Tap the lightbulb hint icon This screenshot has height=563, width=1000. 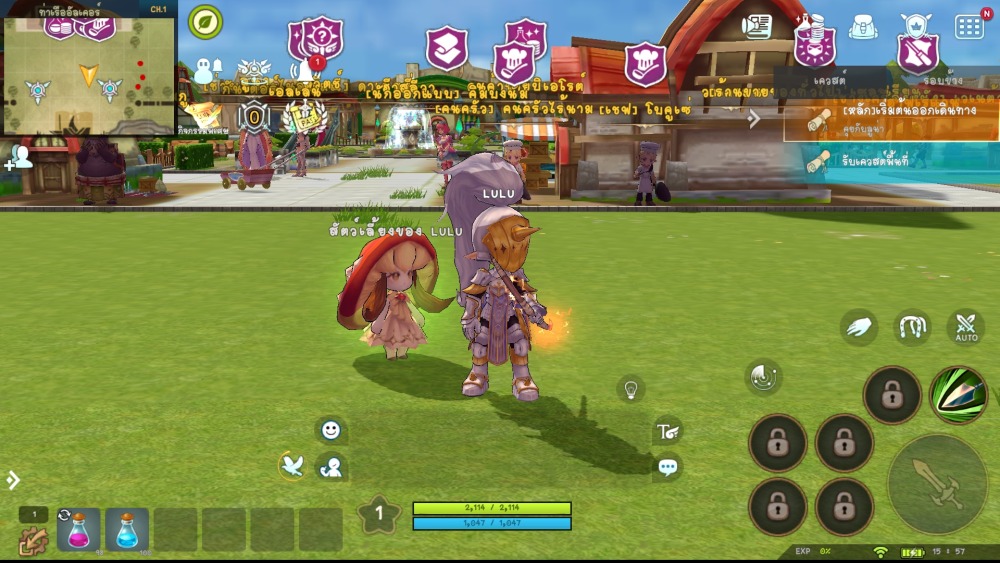coord(630,388)
